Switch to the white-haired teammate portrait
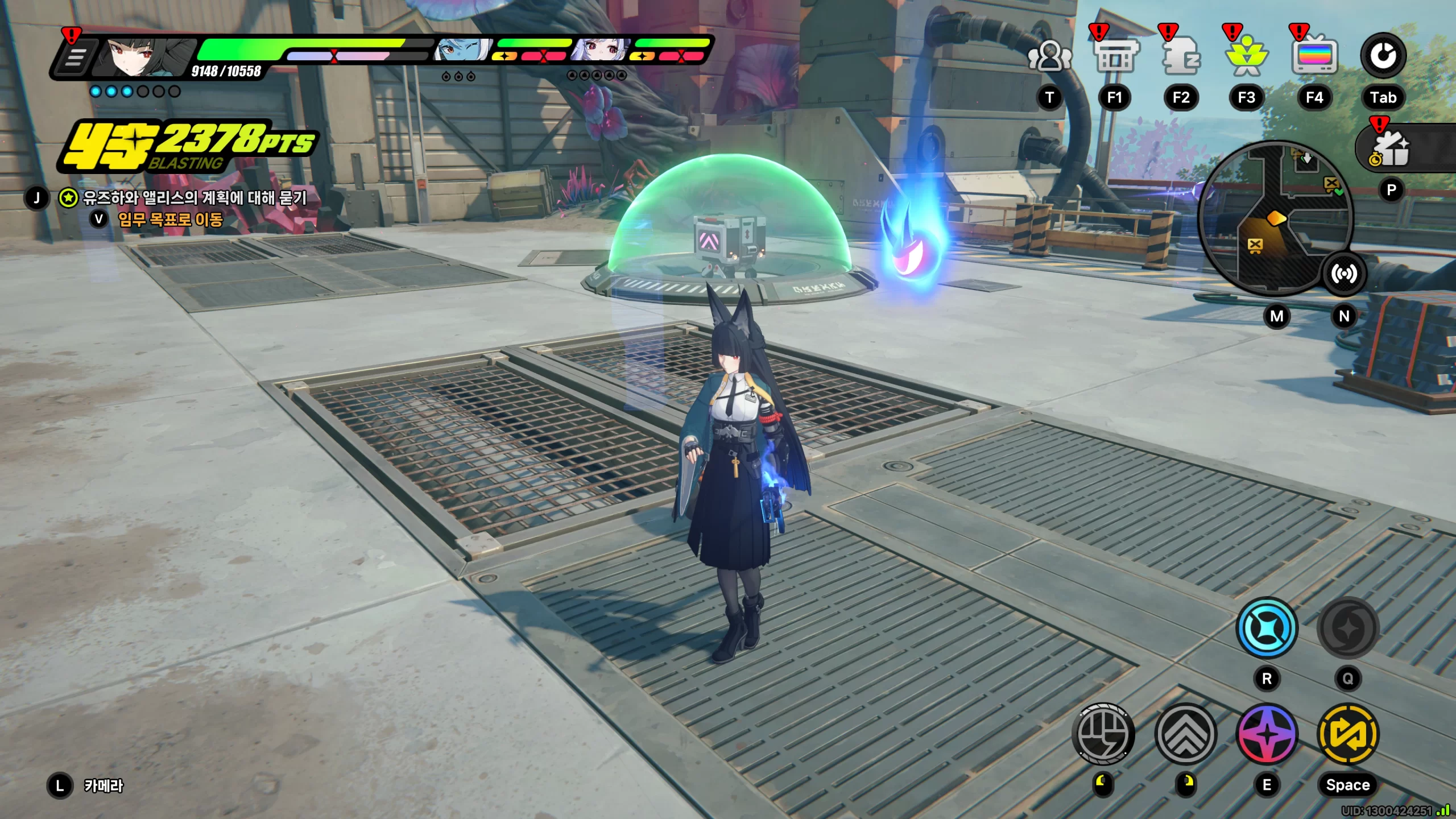Viewport: 1456px width, 819px height. pyautogui.click(x=600, y=51)
